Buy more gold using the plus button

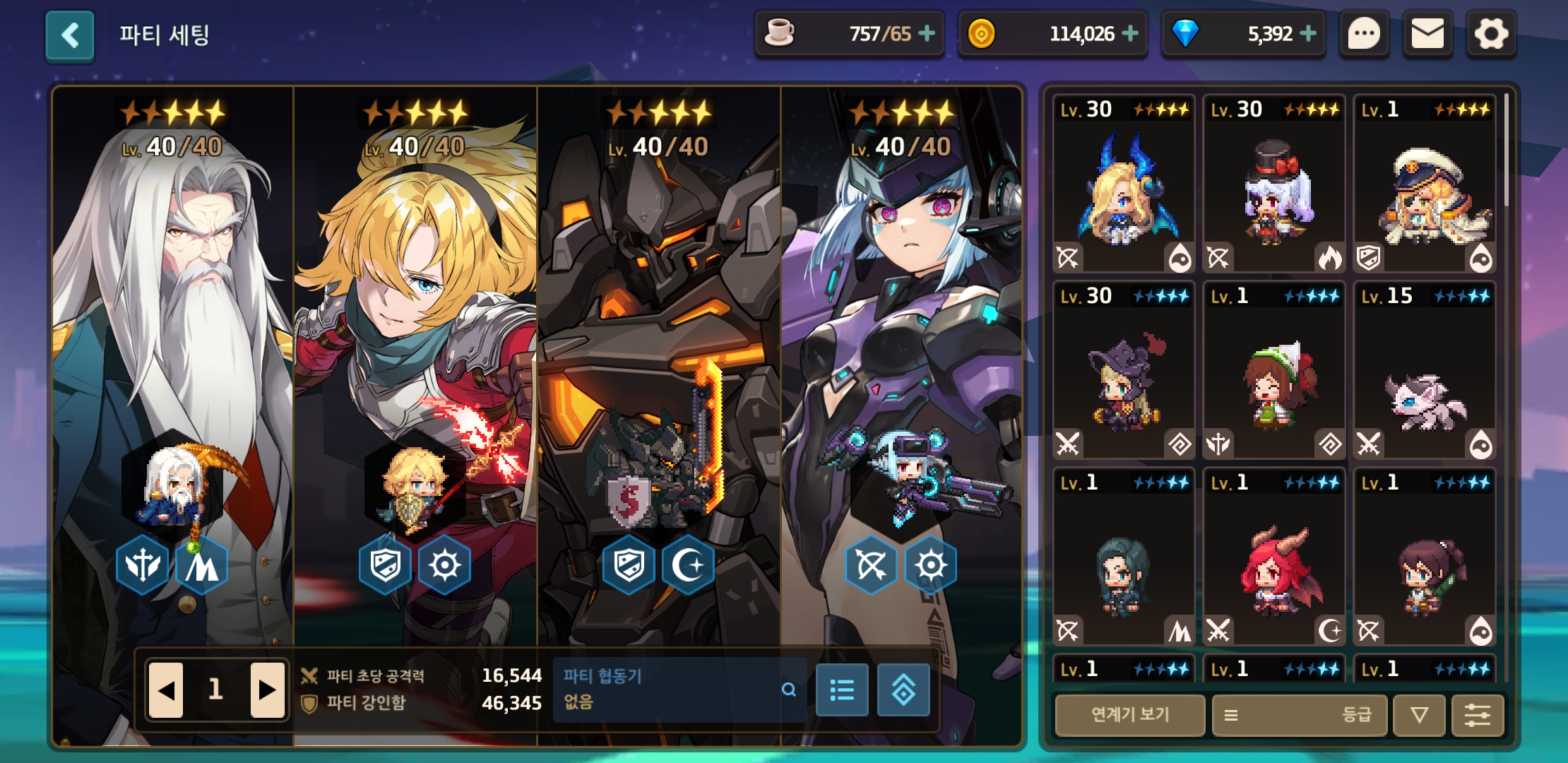click(x=1130, y=34)
